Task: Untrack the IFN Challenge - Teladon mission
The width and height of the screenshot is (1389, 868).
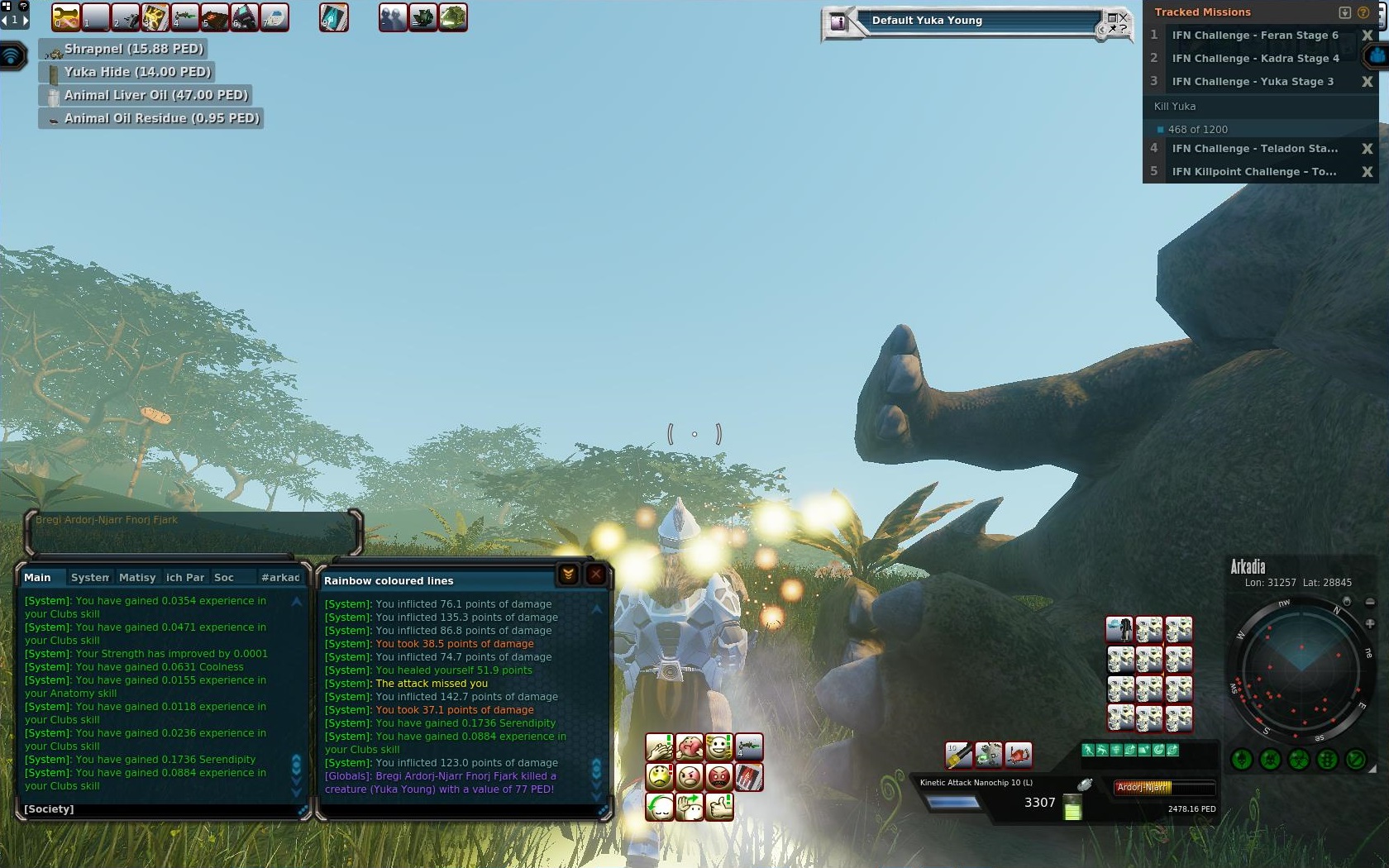Action: point(1367,149)
